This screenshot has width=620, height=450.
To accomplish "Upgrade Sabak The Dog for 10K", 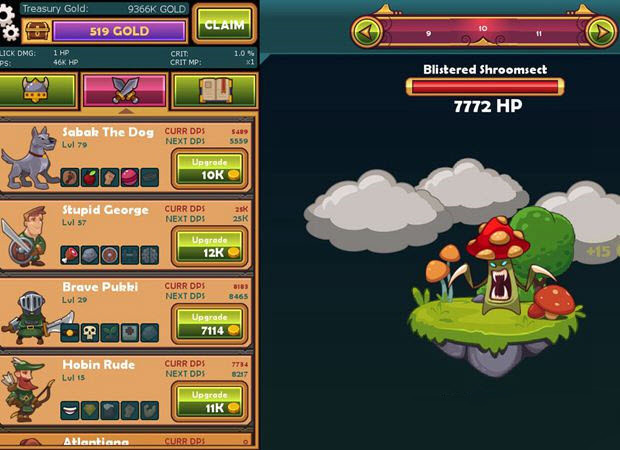I will click(x=209, y=169).
